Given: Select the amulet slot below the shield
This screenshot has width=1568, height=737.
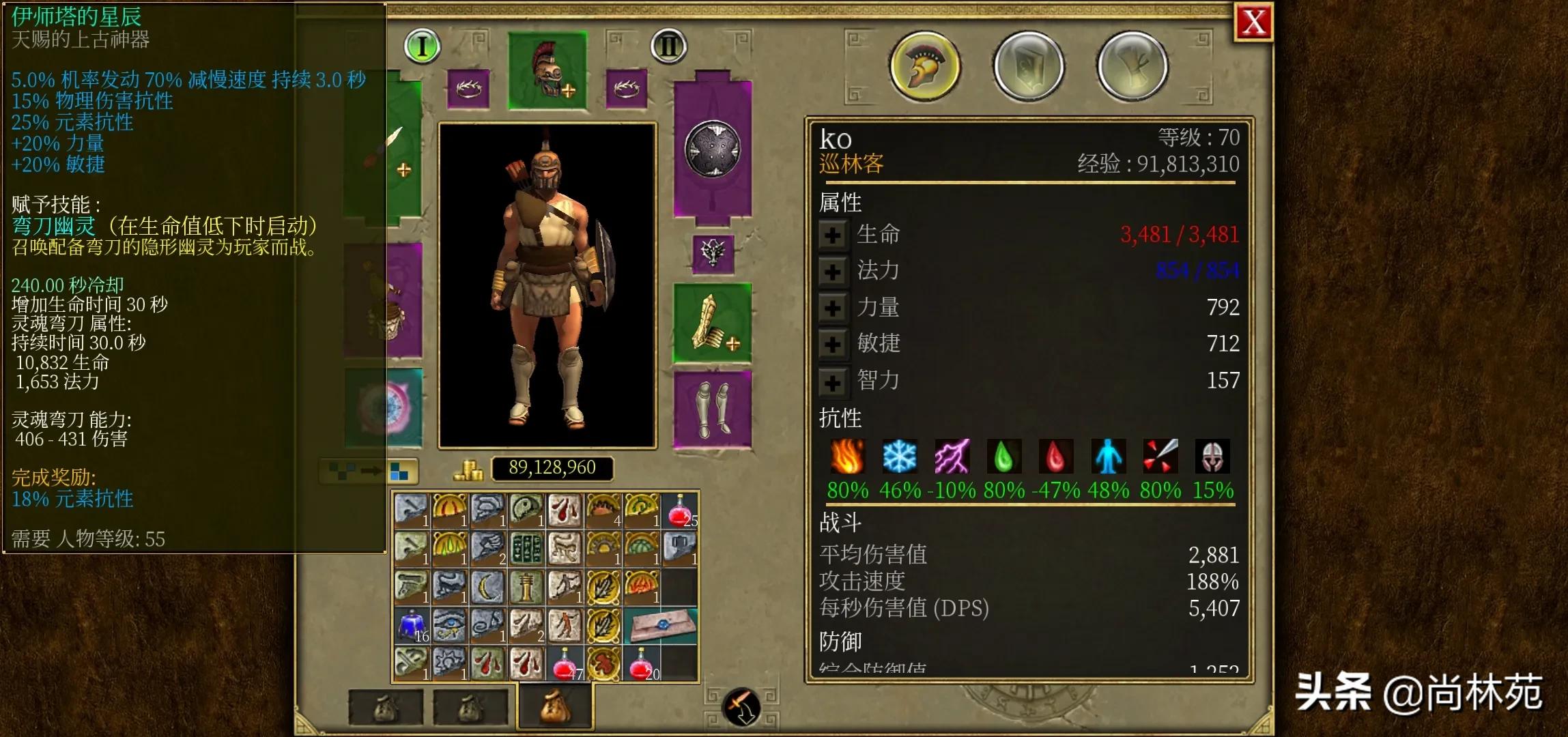Looking at the screenshot, I should pyautogui.click(x=712, y=253).
